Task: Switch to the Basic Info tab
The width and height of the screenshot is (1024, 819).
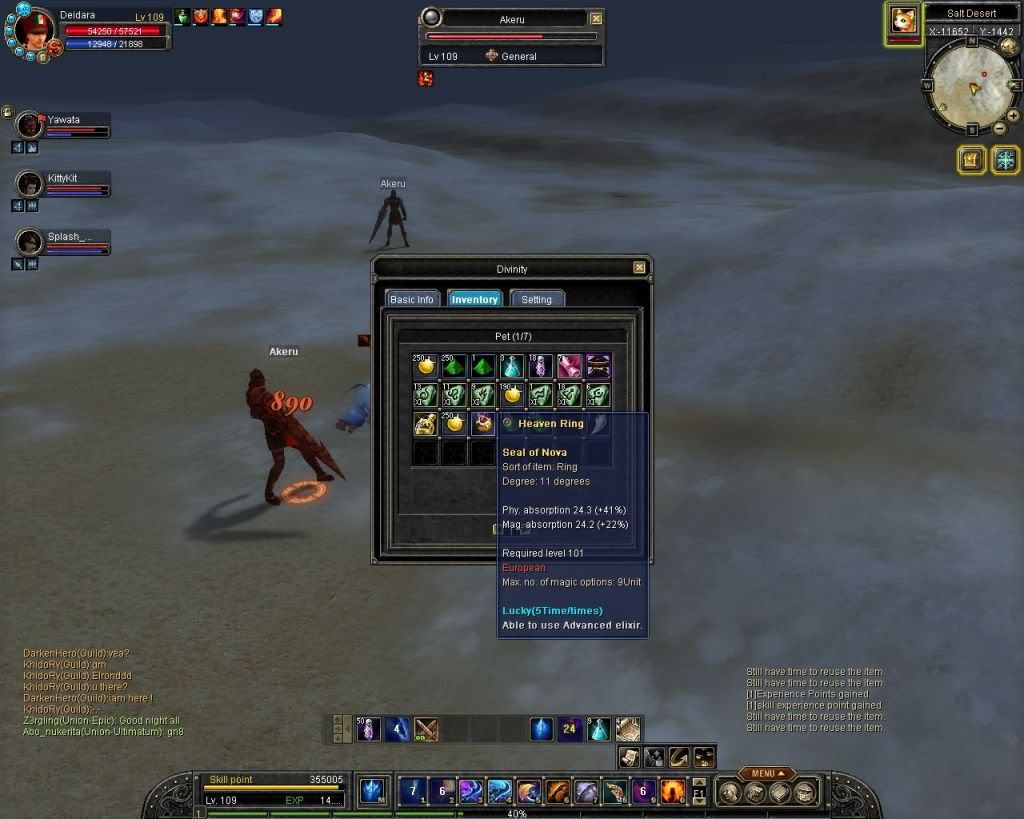Action: coord(412,299)
